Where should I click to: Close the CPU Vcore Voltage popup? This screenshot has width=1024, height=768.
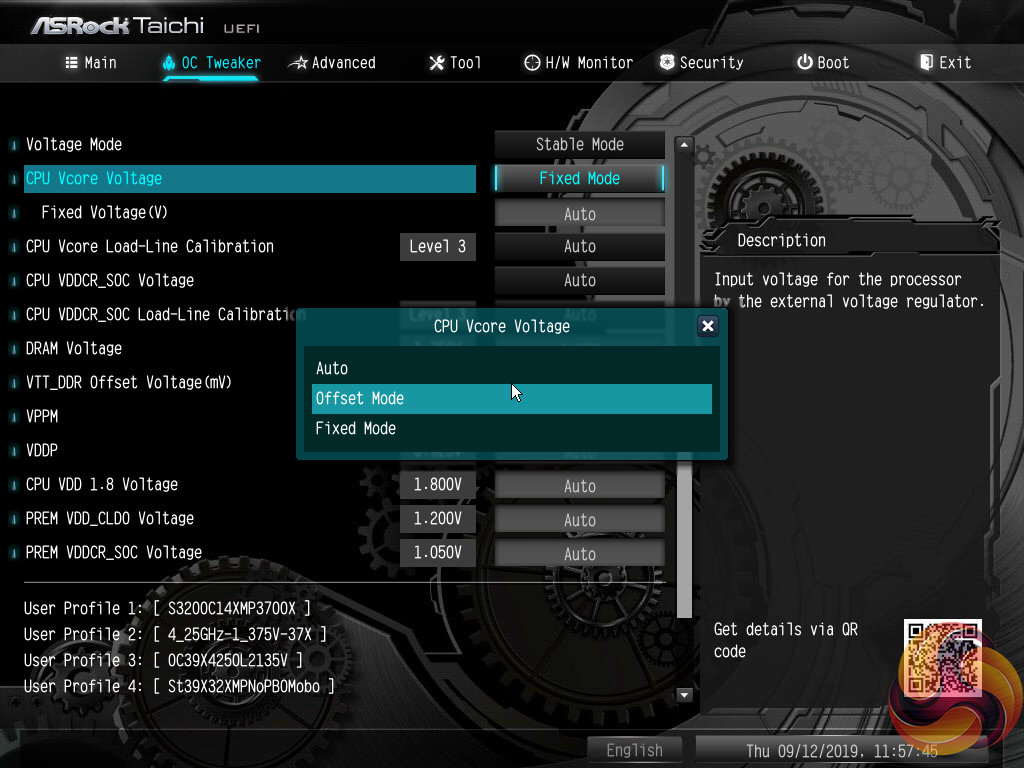(707, 326)
